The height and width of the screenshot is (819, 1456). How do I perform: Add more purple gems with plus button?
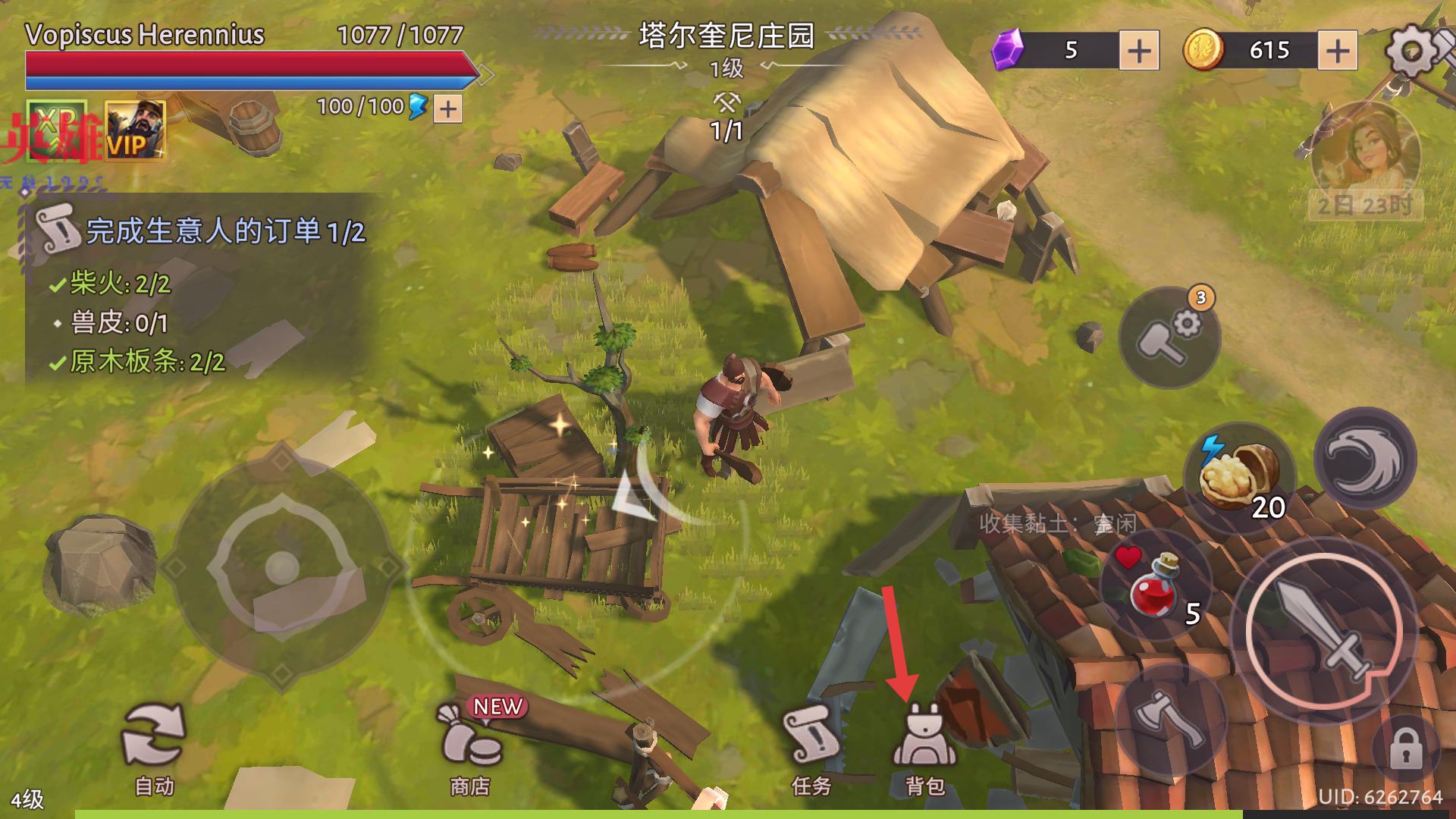click(1139, 51)
